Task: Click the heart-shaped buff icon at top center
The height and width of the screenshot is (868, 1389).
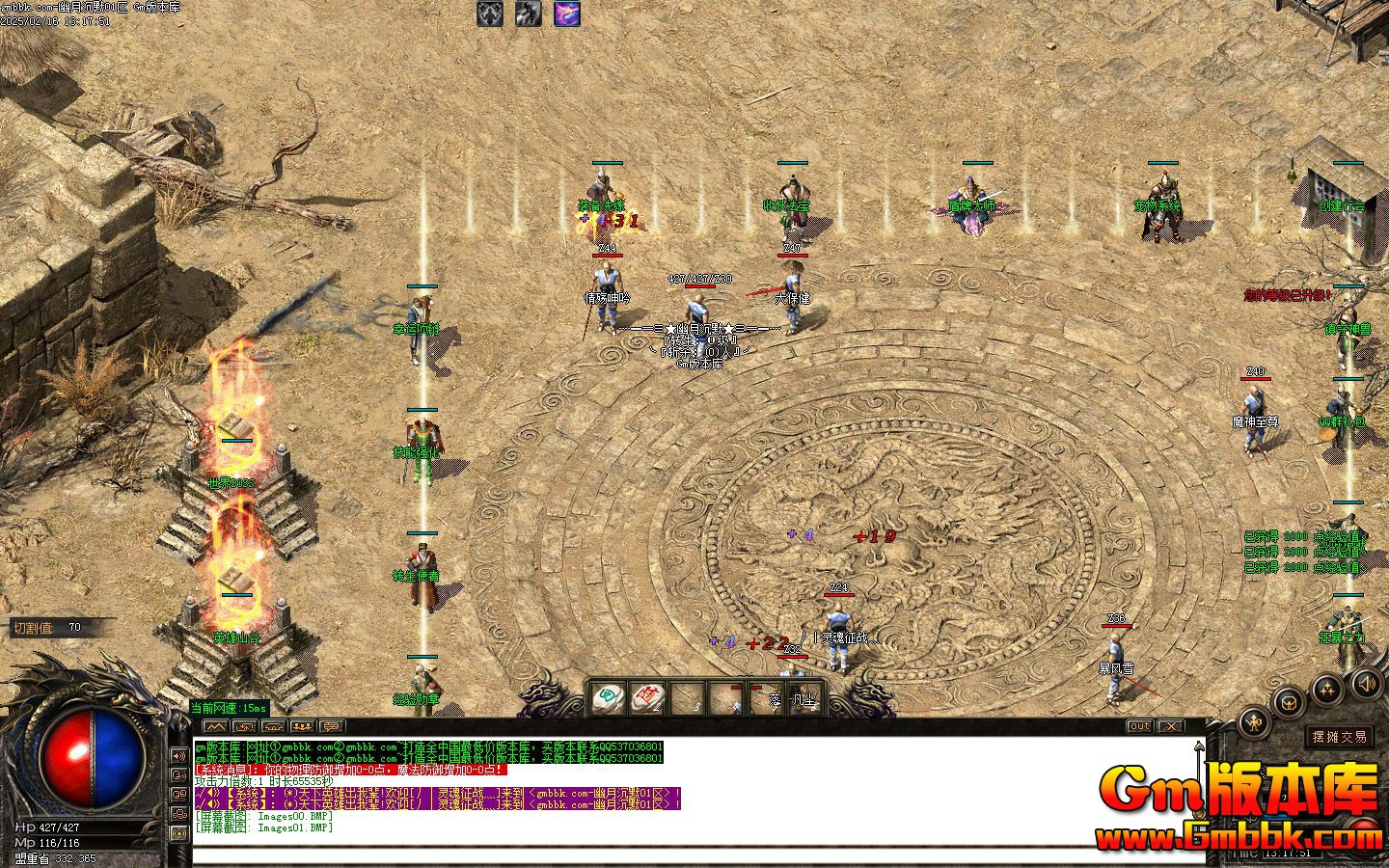Action: [x=488, y=14]
